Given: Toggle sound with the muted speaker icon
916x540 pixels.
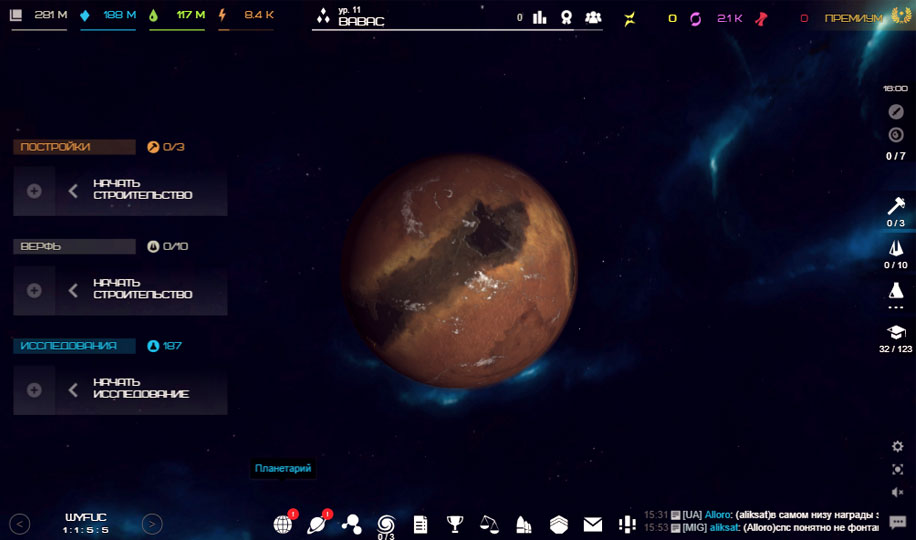Looking at the screenshot, I should (x=897, y=492).
